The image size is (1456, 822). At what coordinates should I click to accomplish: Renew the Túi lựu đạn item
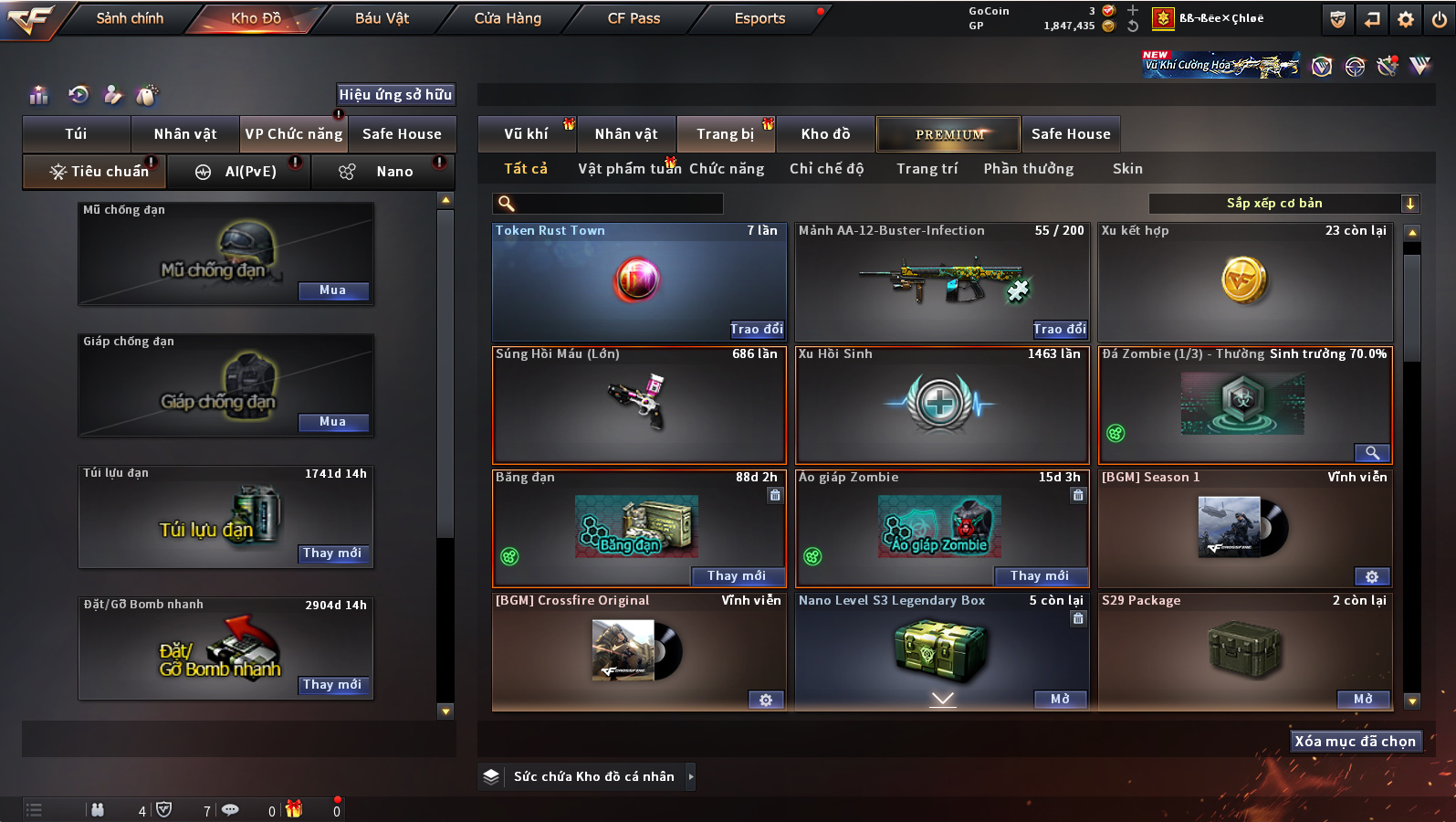332,553
